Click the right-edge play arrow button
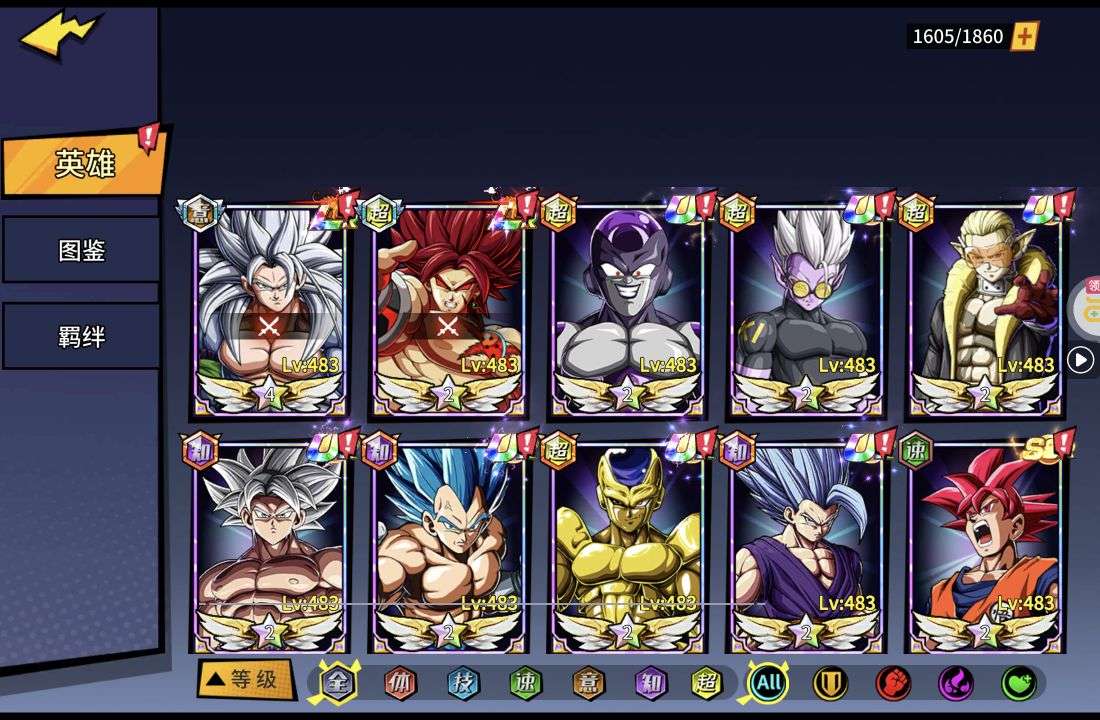 [x=1080, y=360]
